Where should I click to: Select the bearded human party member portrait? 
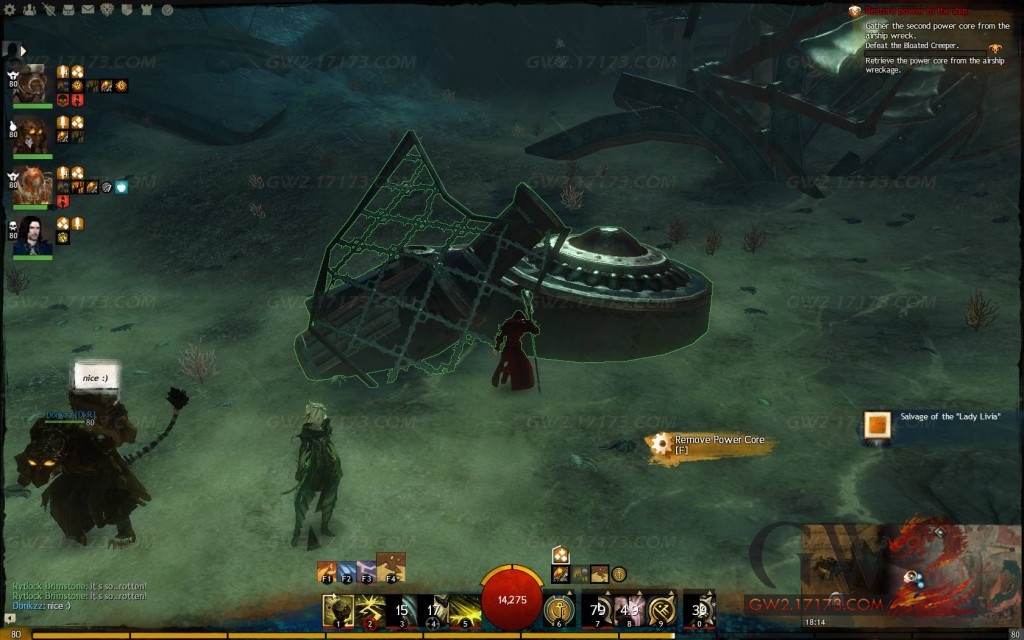[x=33, y=236]
